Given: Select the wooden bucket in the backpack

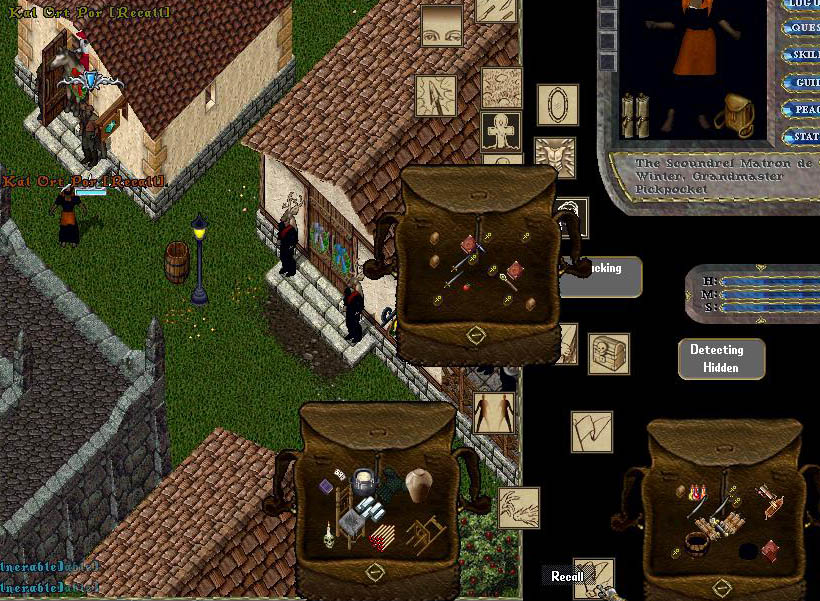Looking at the screenshot, I should pyautogui.click(x=697, y=545).
